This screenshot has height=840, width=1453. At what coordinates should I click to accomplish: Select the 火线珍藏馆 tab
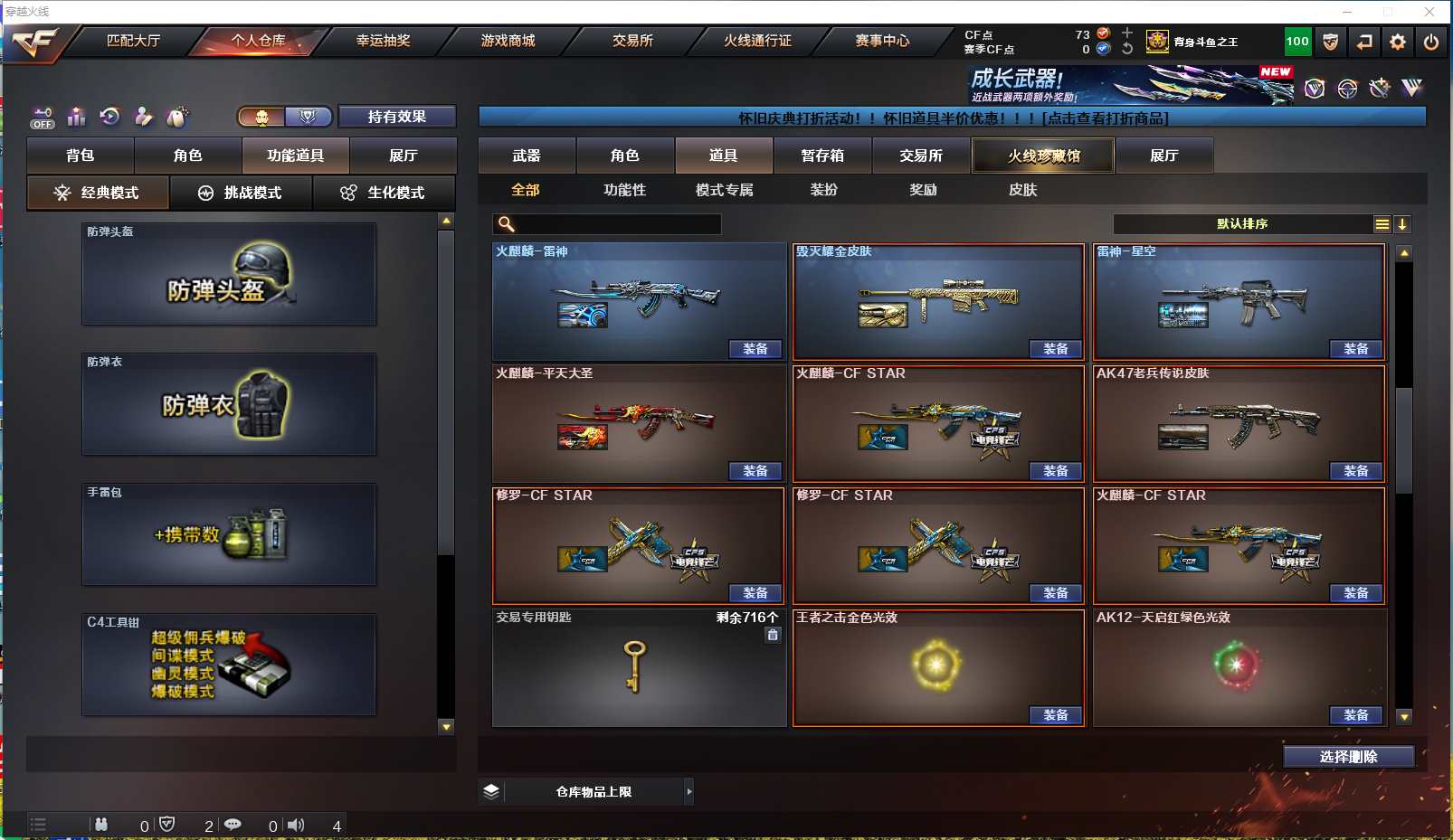1043,156
